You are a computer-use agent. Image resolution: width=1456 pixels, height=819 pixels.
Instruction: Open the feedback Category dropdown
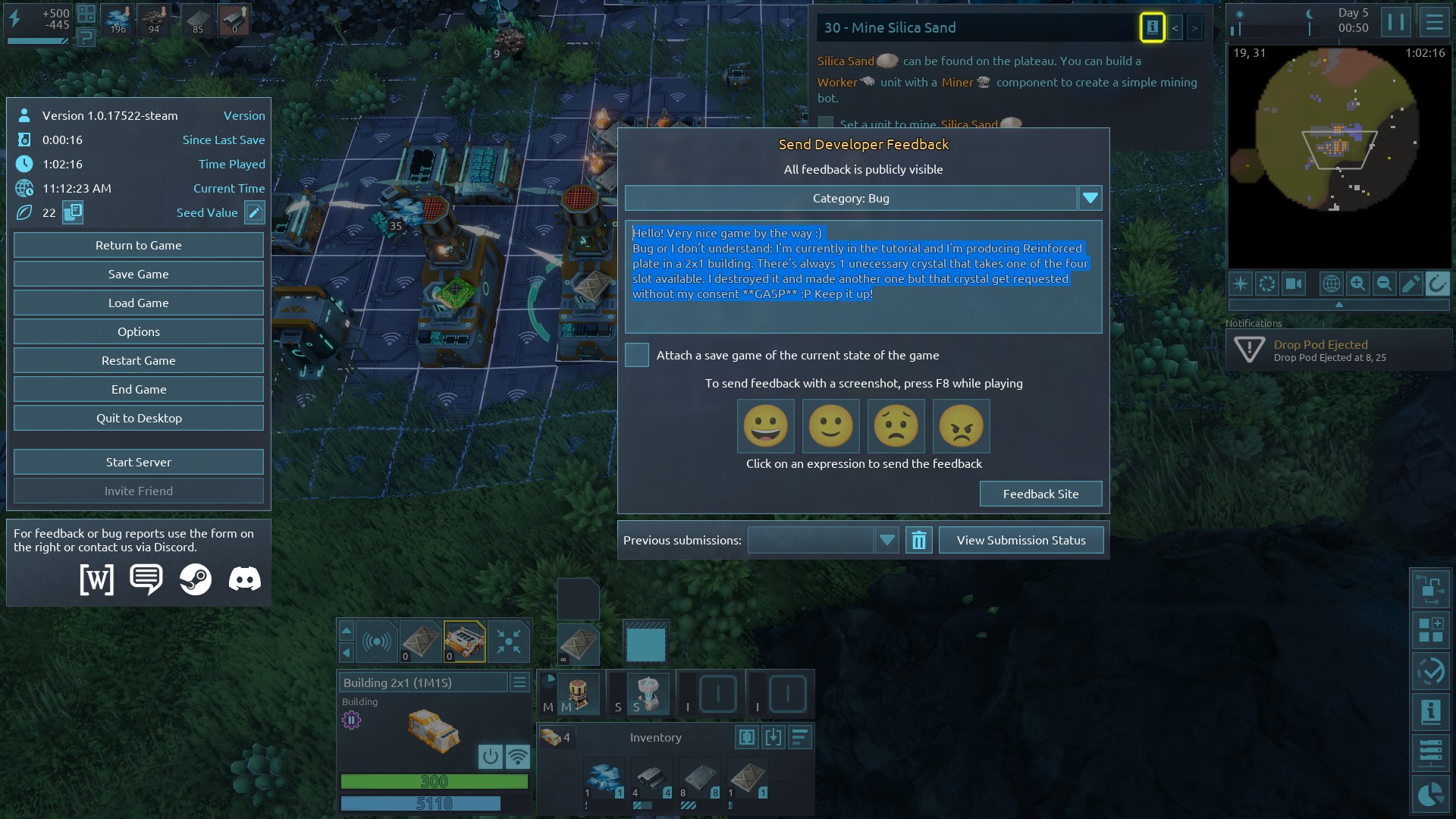pos(1090,198)
